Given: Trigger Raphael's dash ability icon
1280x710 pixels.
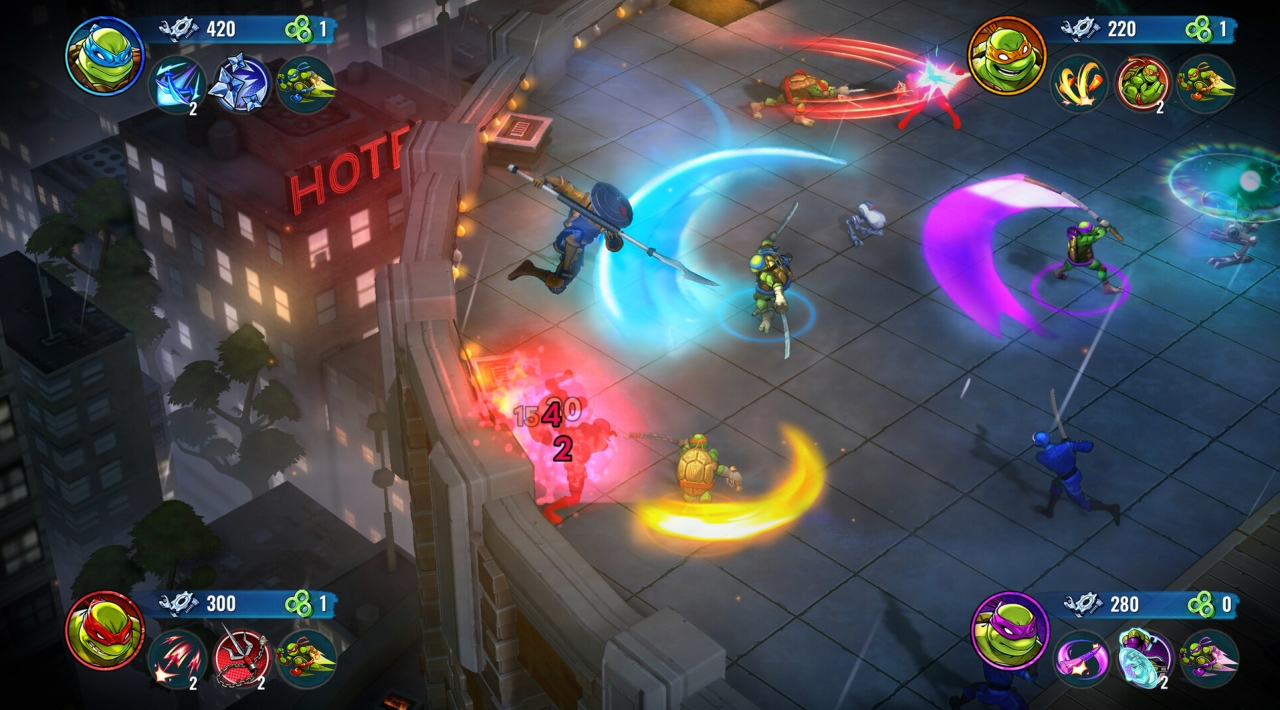Looking at the screenshot, I should pos(306,659).
